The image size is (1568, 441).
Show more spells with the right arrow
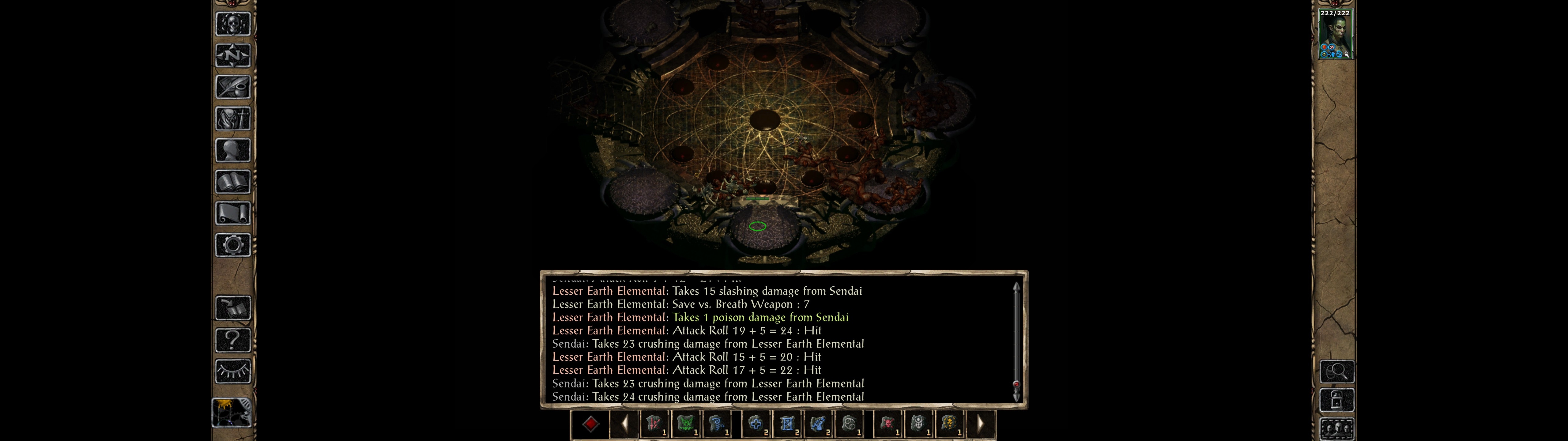980,424
